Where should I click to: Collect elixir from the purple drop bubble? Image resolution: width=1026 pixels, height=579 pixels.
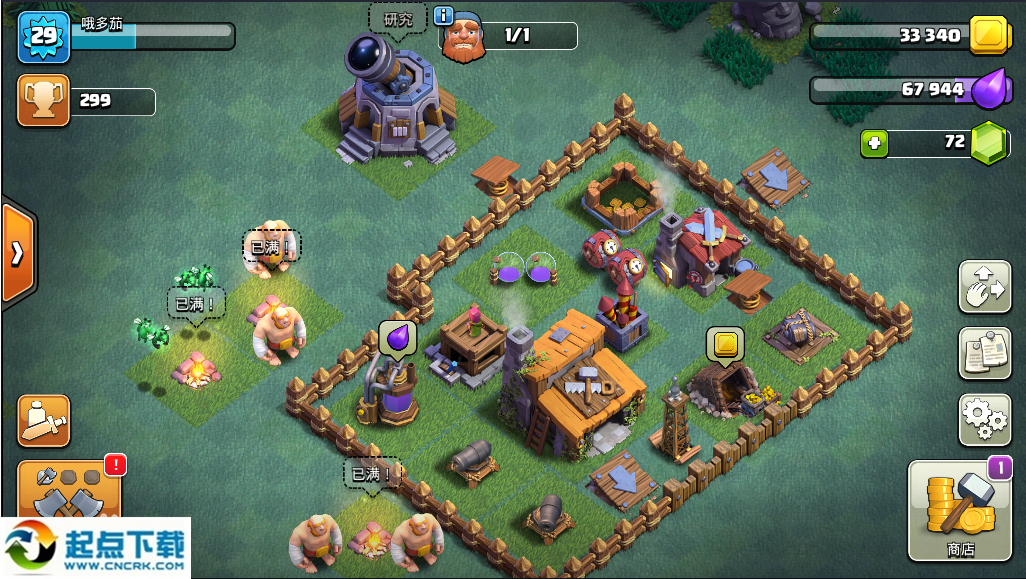click(x=397, y=339)
